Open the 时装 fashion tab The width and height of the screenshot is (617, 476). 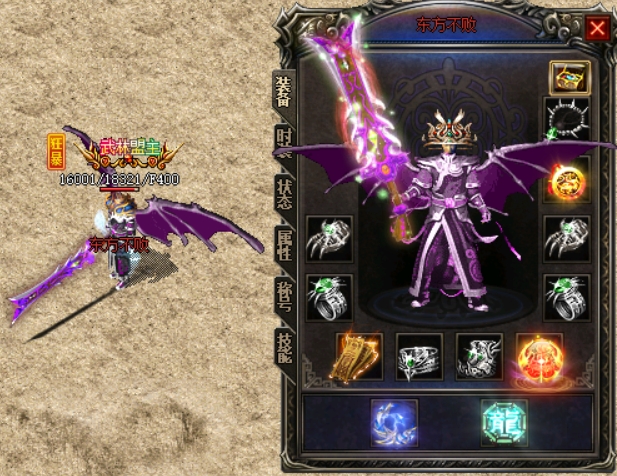pyautogui.click(x=284, y=141)
